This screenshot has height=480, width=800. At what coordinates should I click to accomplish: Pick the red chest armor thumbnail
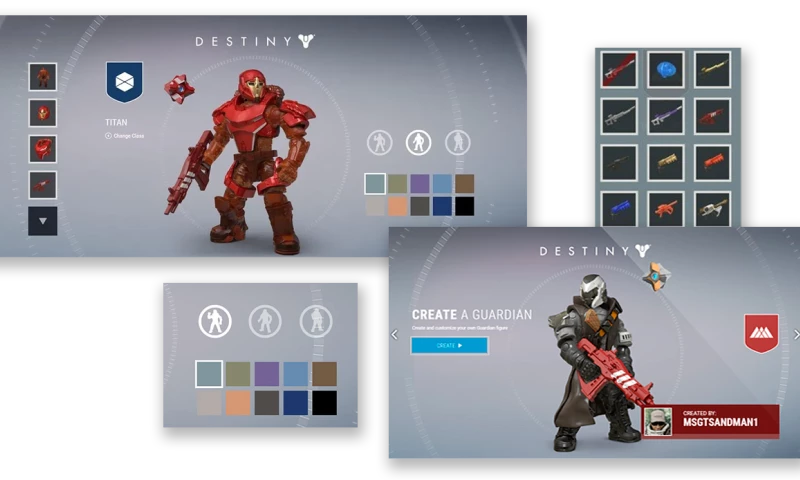click(x=43, y=149)
